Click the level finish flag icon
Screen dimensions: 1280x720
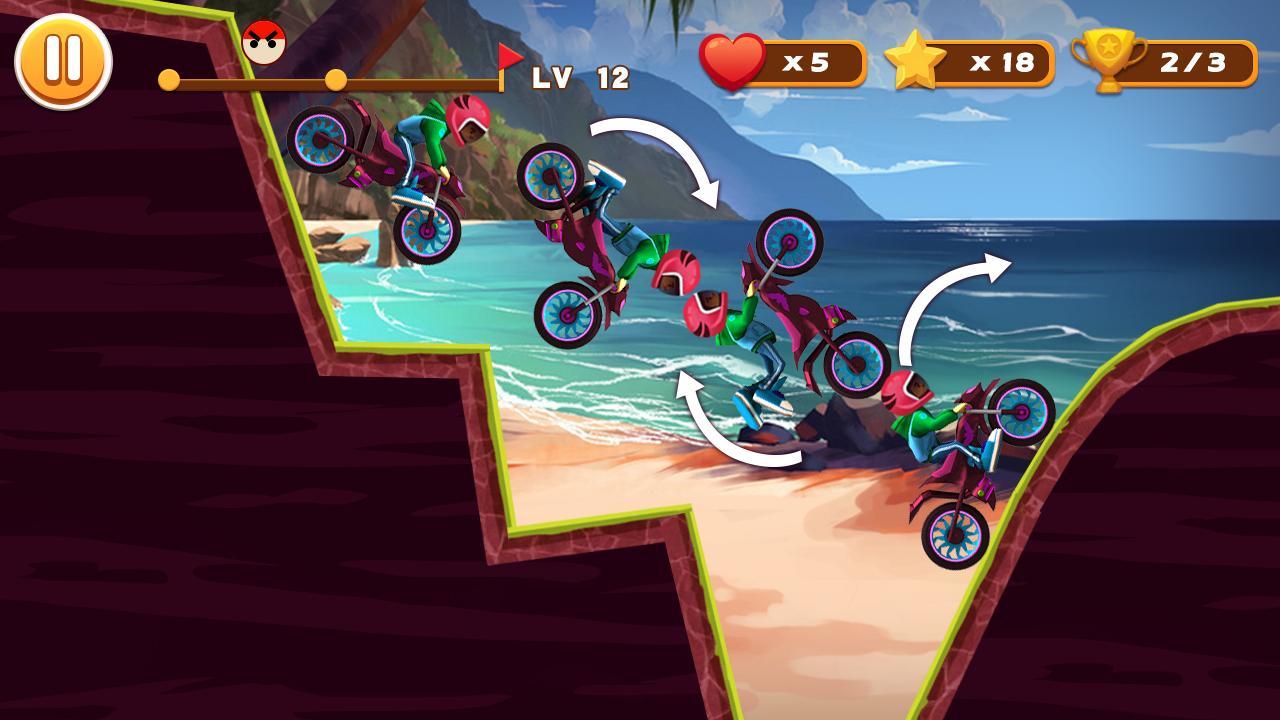click(509, 57)
